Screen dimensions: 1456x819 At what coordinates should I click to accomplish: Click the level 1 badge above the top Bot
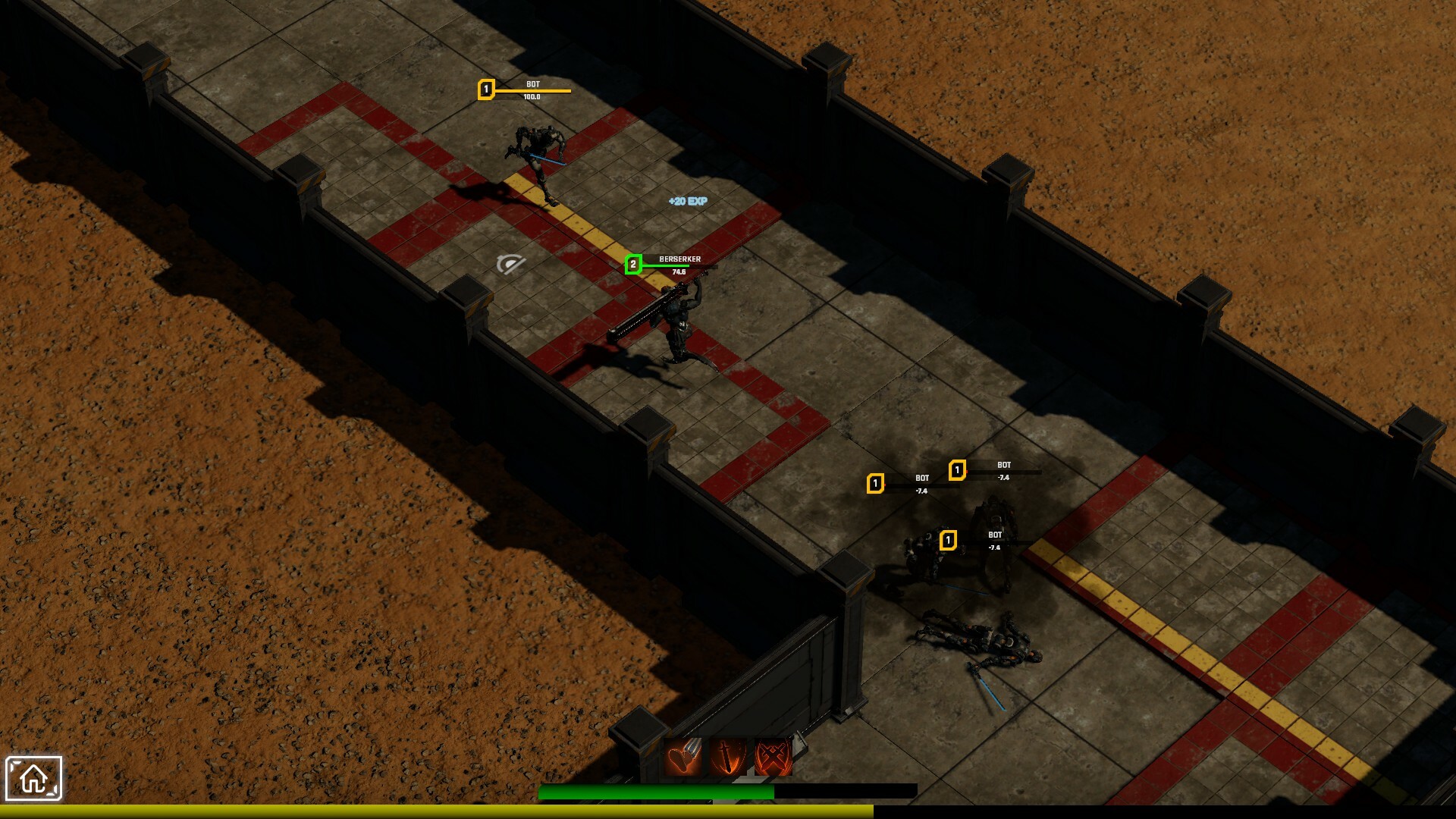click(x=486, y=88)
